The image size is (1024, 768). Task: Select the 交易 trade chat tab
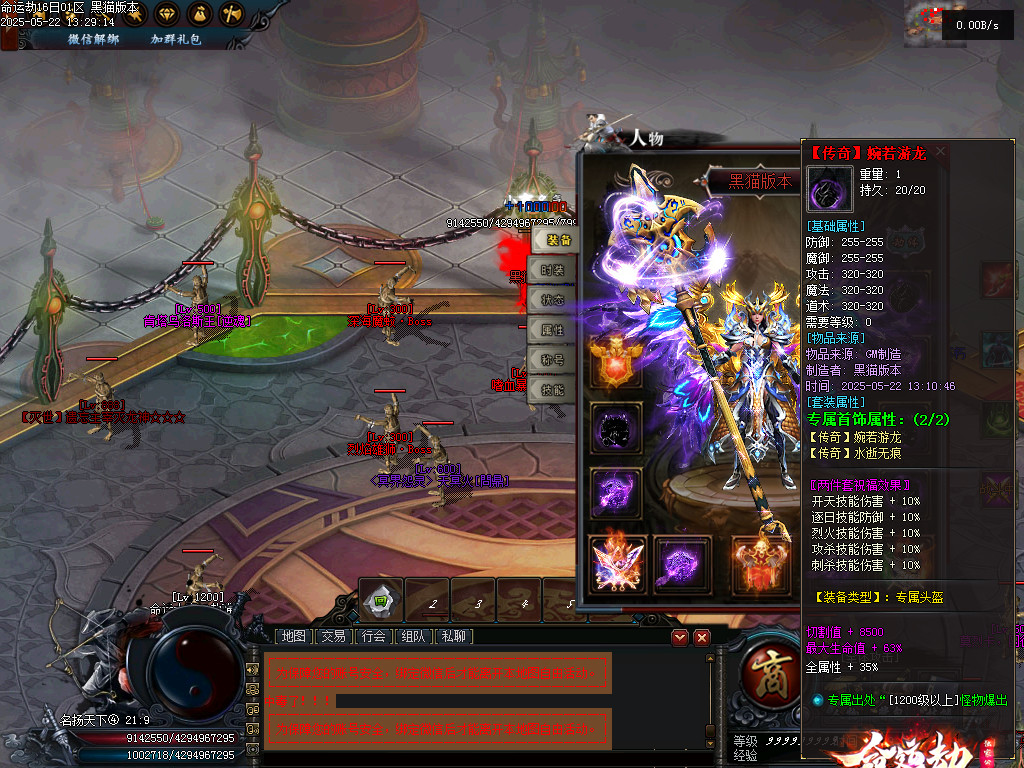pyautogui.click(x=334, y=636)
